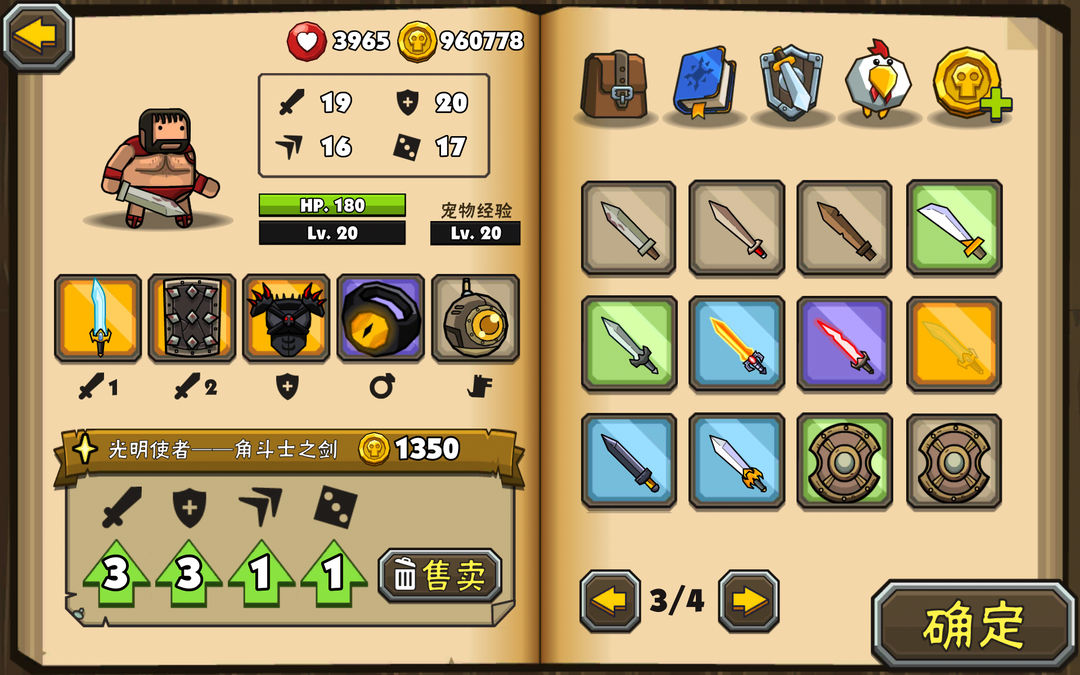Go to the previous inventory page
Screen dimensions: 1080x675
pyautogui.click(x=610, y=600)
